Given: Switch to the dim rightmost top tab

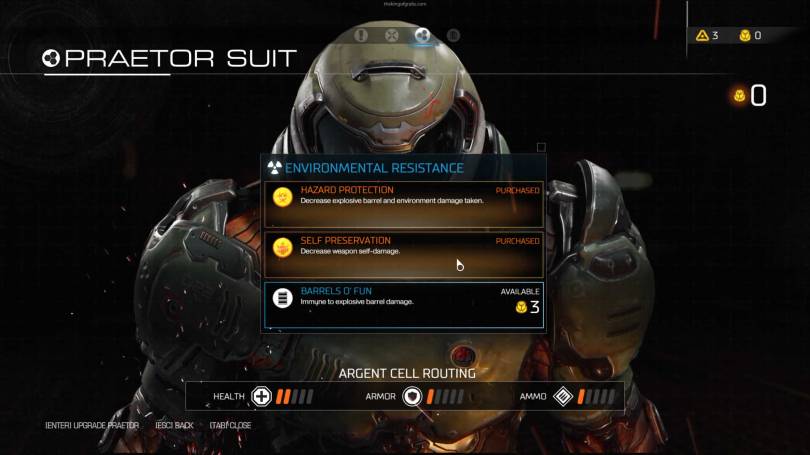Looking at the screenshot, I should tap(453, 35).
